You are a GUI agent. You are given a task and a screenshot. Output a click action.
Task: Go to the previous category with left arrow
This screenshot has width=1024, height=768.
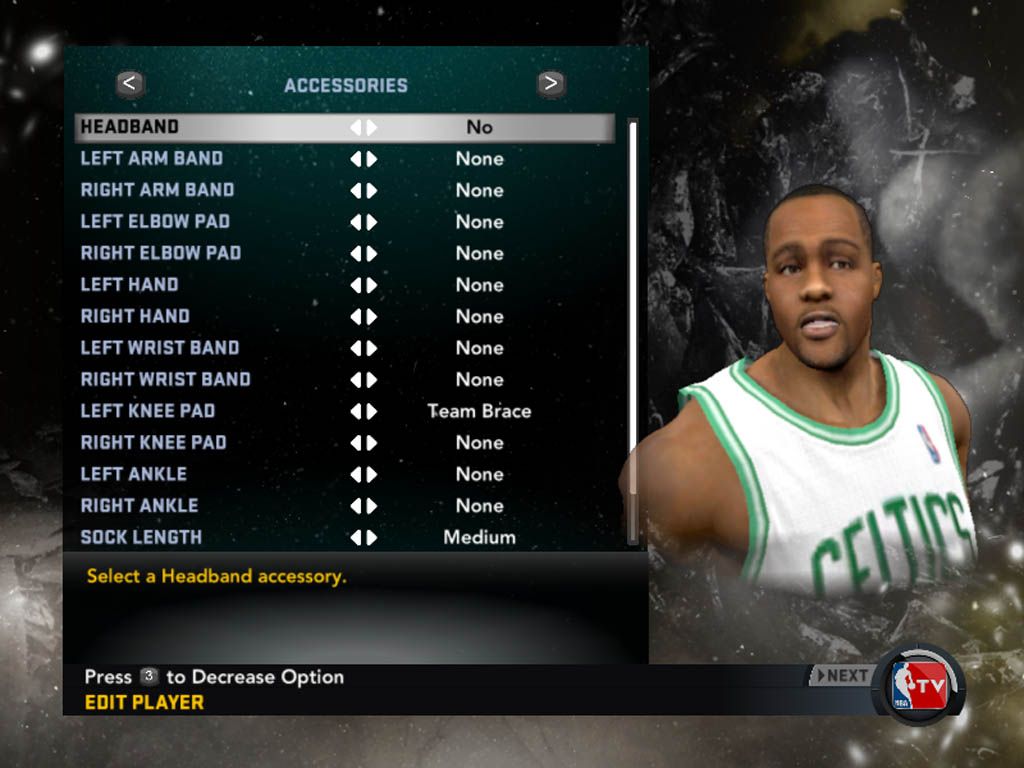(131, 84)
